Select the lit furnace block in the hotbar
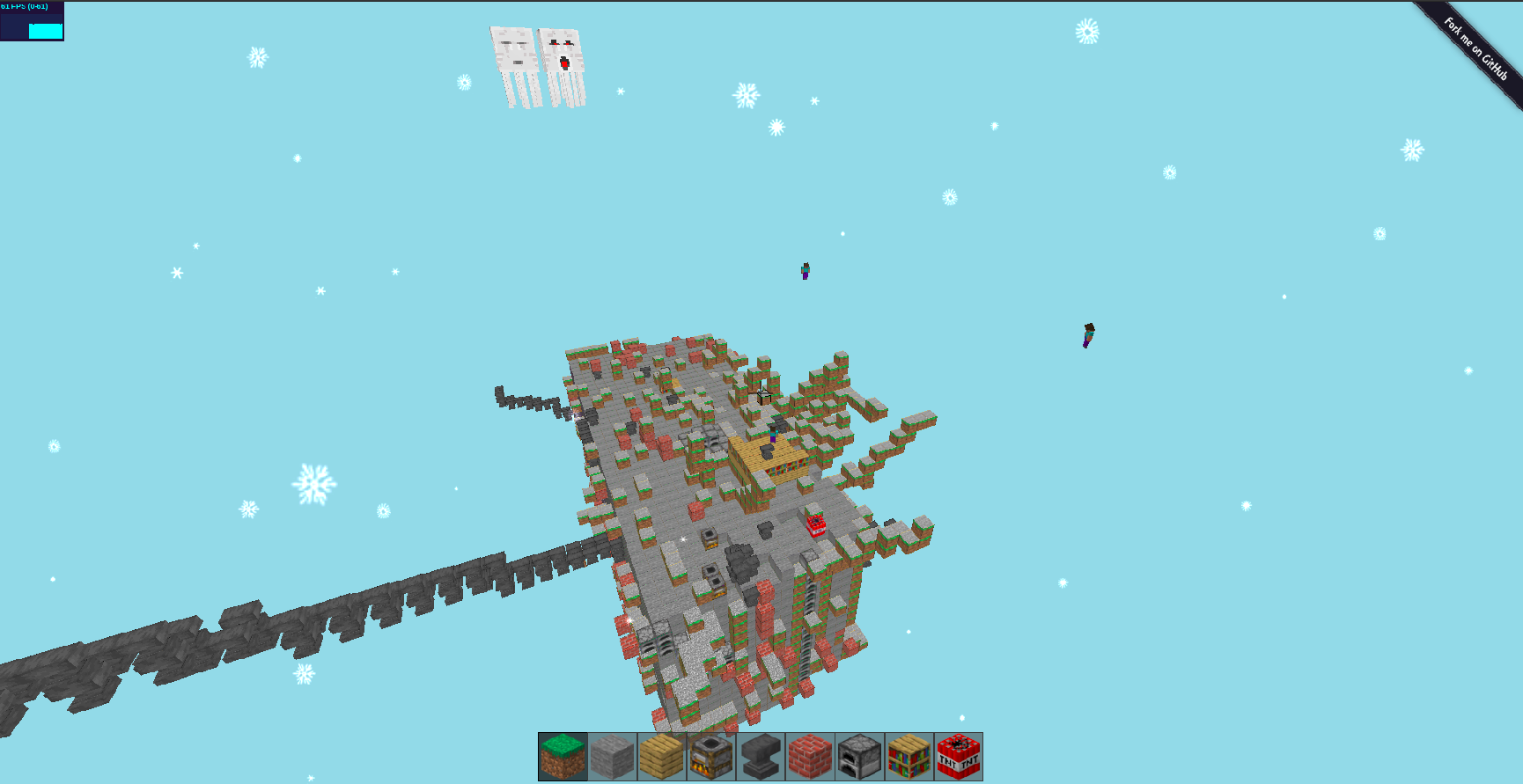The height and width of the screenshot is (784, 1523). (709, 758)
